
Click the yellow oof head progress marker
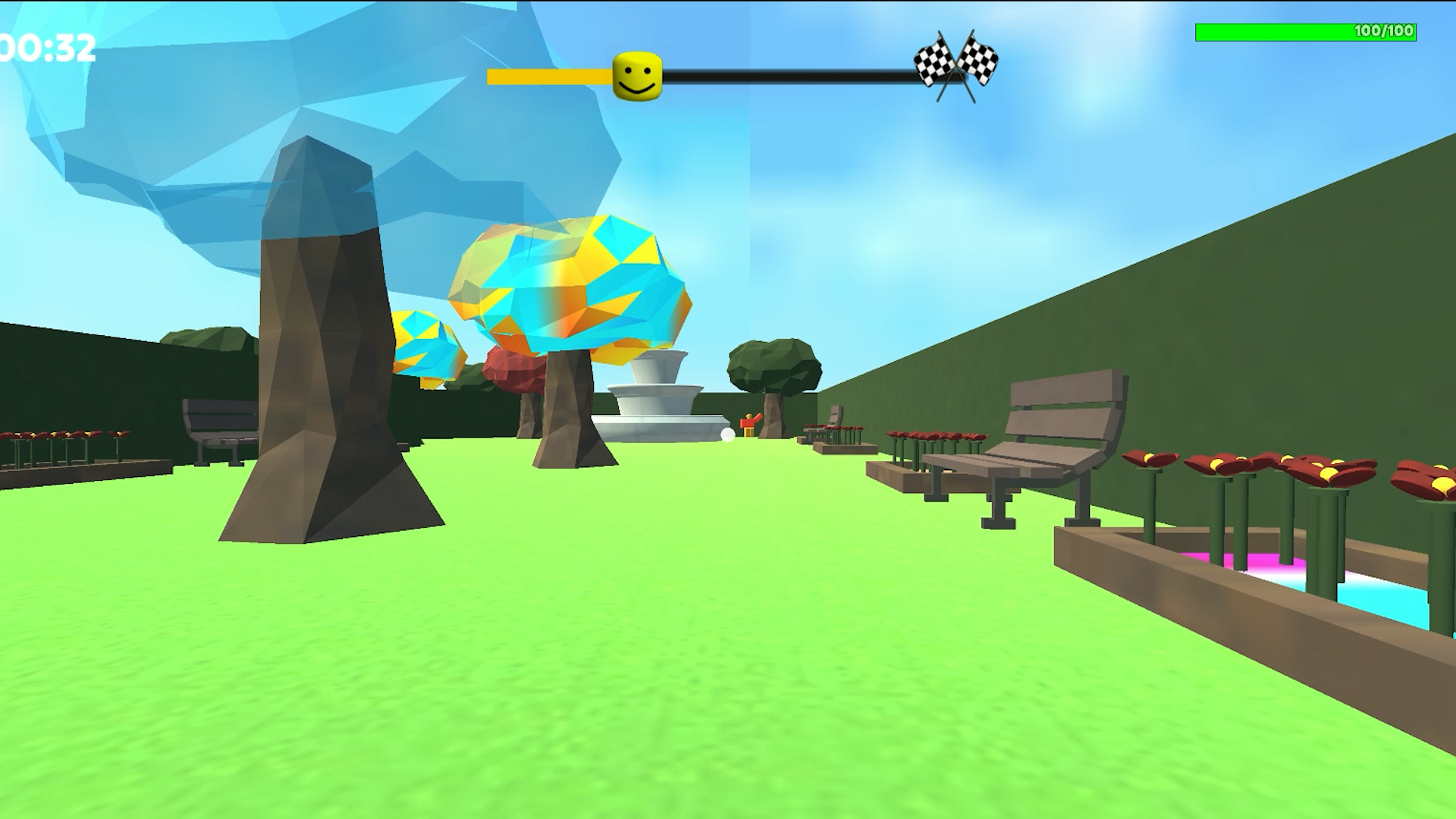tap(635, 74)
